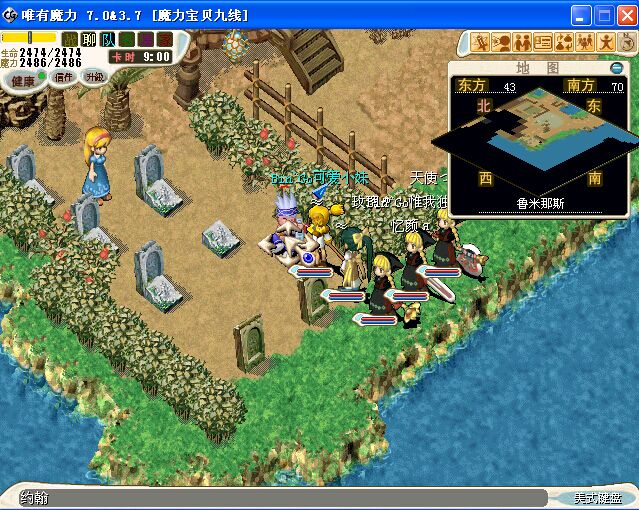Minimize the game window
The image size is (639, 510).
click(582, 15)
